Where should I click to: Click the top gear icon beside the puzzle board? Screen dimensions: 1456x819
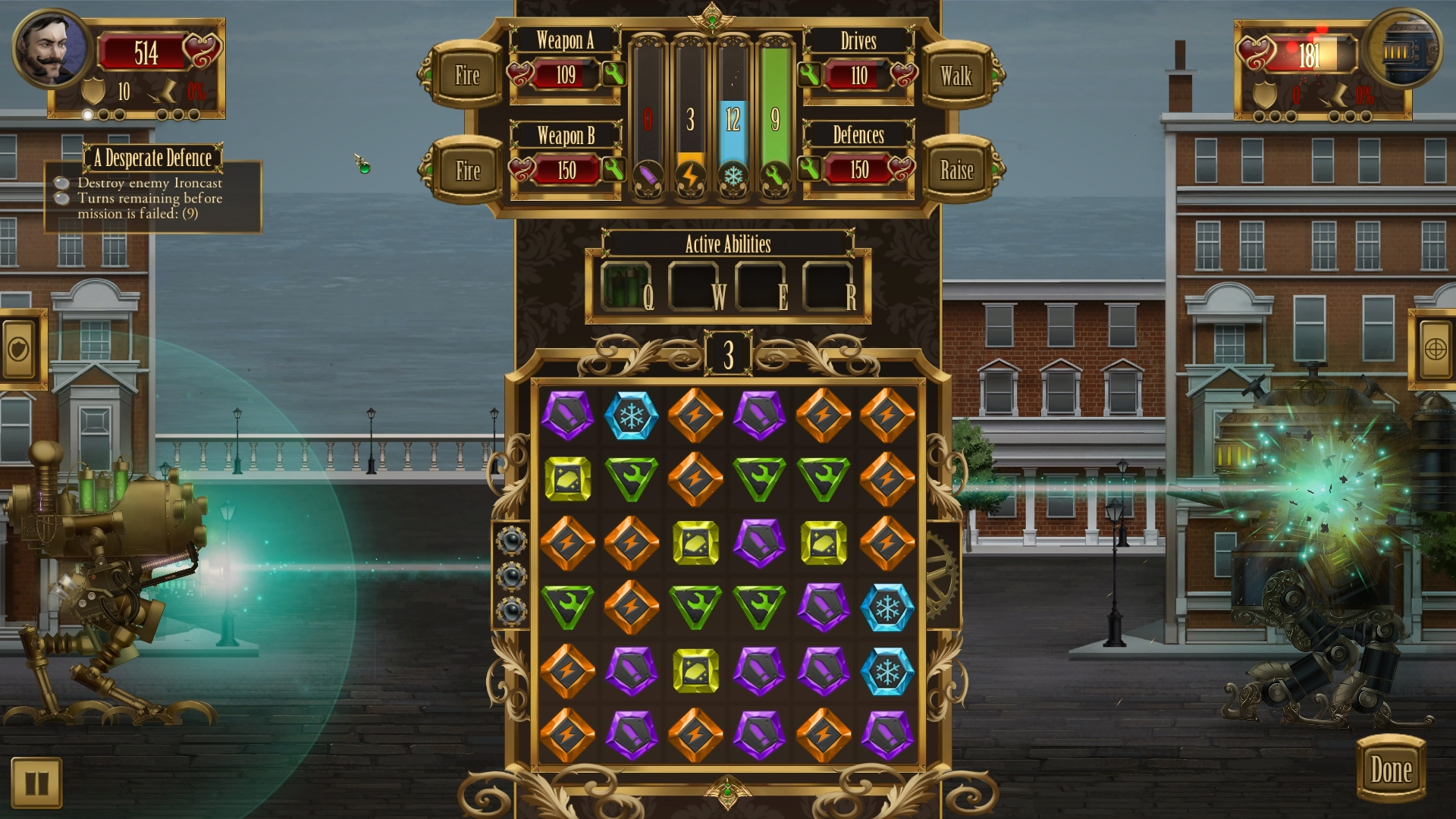point(513,540)
